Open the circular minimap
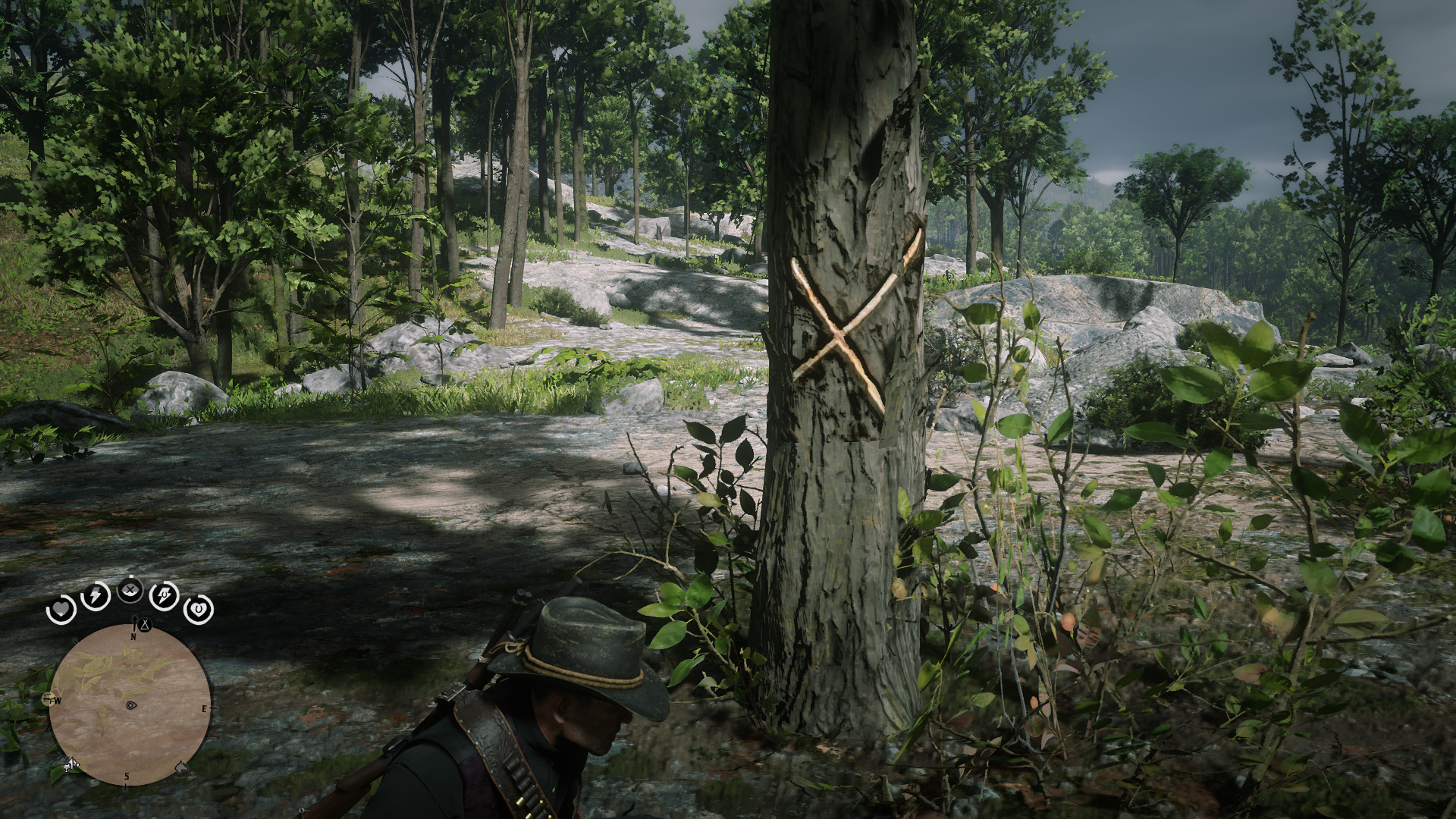Image resolution: width=1456 pixels, height=819 pixels. pyautogui.click(x=130, y=705)
